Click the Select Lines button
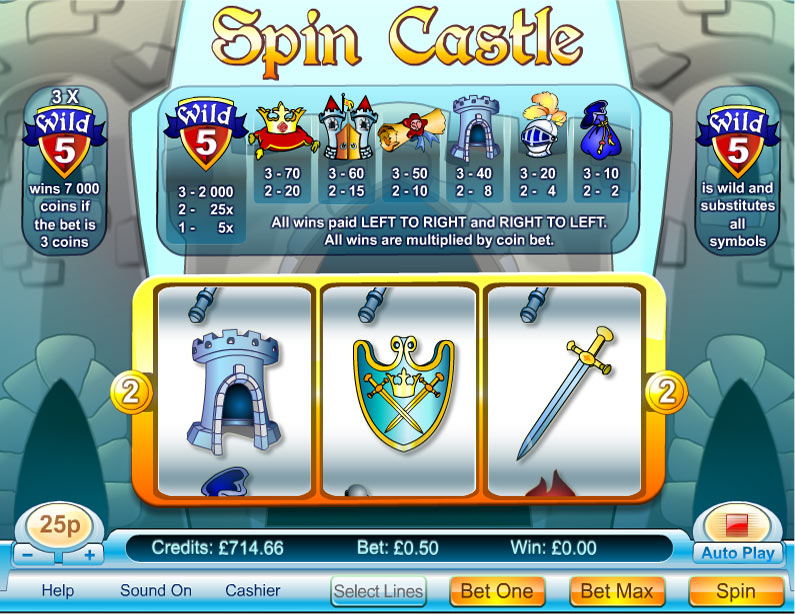The image size is (795, 614). coord(379,591)
